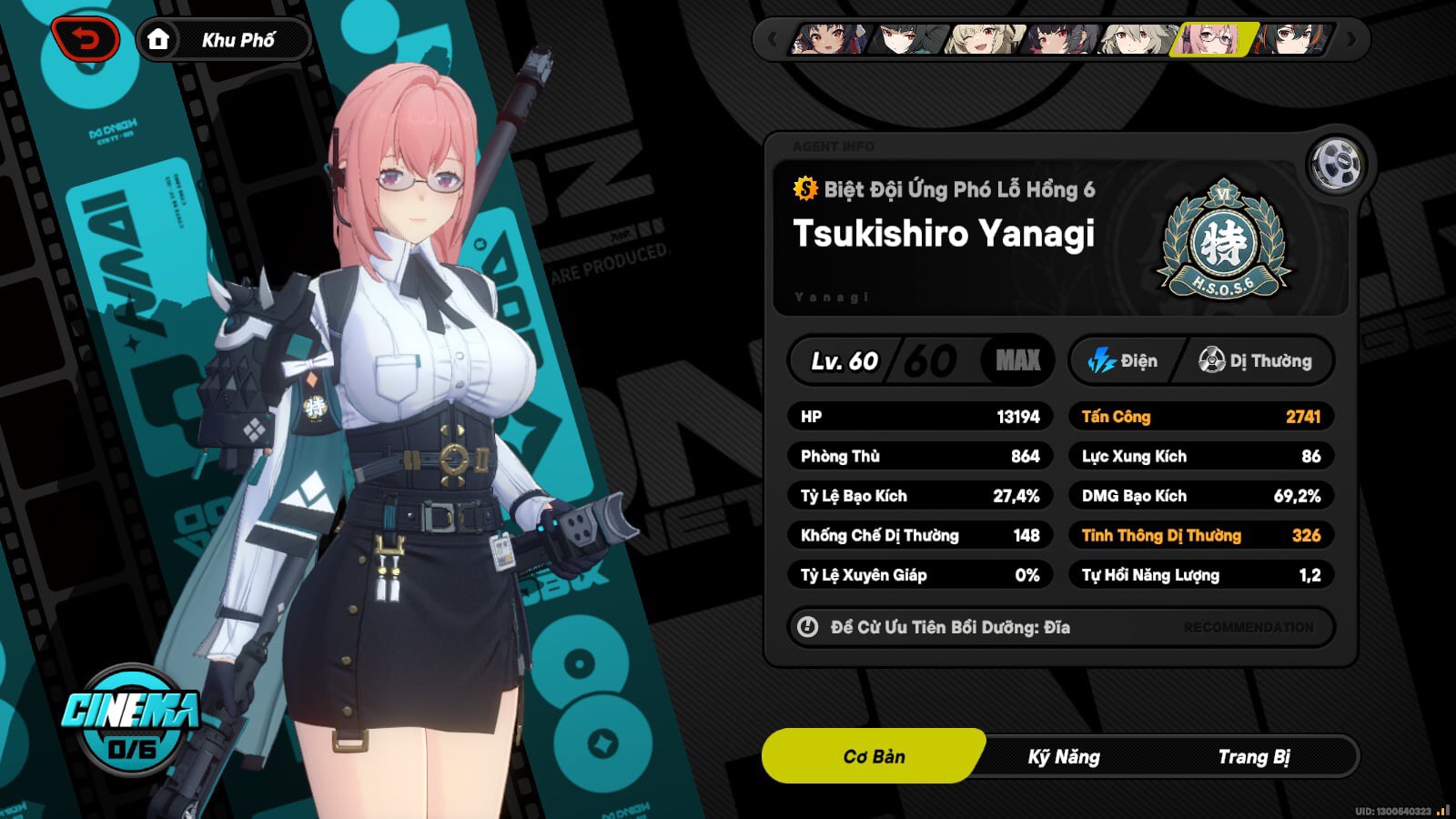Viewport: 1456px width, 819px height.
Task: Click the home icon inside Khu Phố button
Action: point(160,38)
